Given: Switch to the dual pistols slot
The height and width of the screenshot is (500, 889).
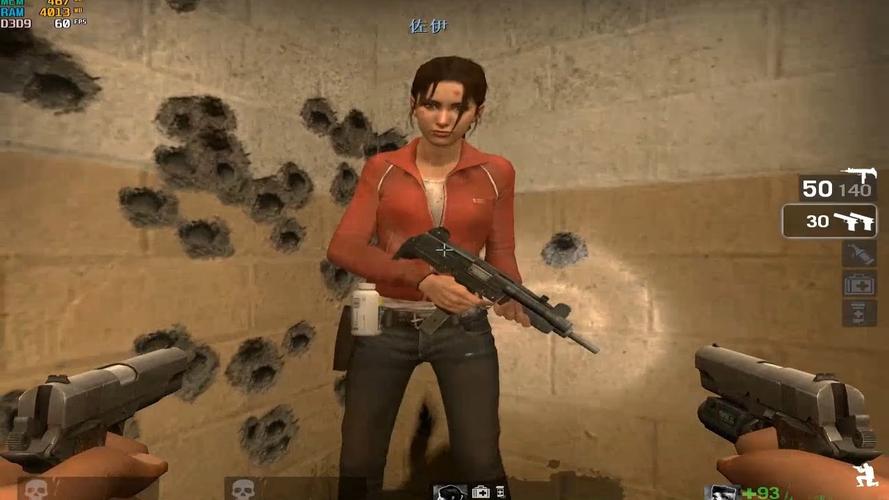Looking at the screenshot, I should coord(829,221).
